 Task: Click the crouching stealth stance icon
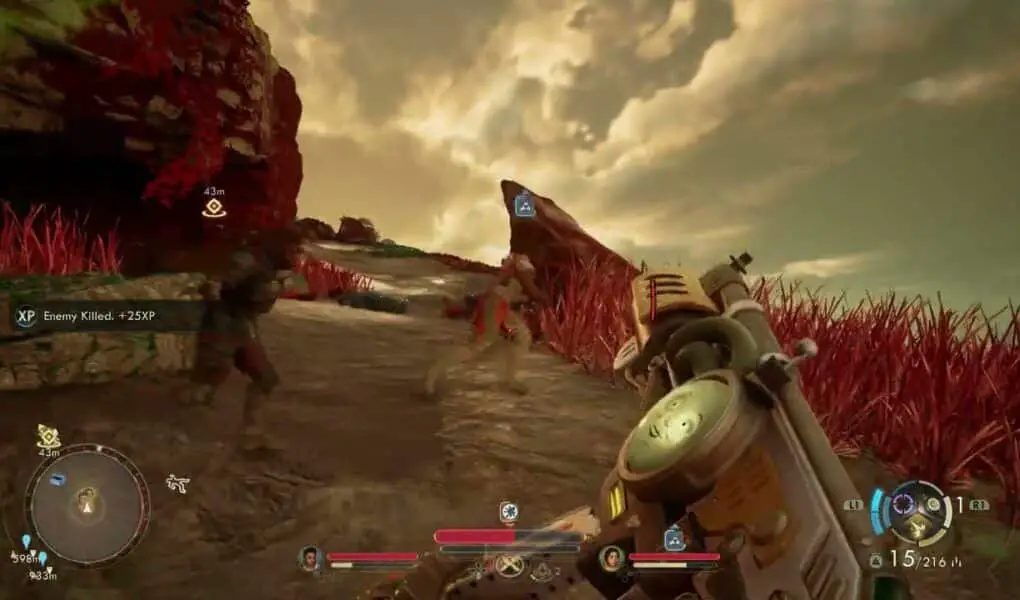[178, 483]
